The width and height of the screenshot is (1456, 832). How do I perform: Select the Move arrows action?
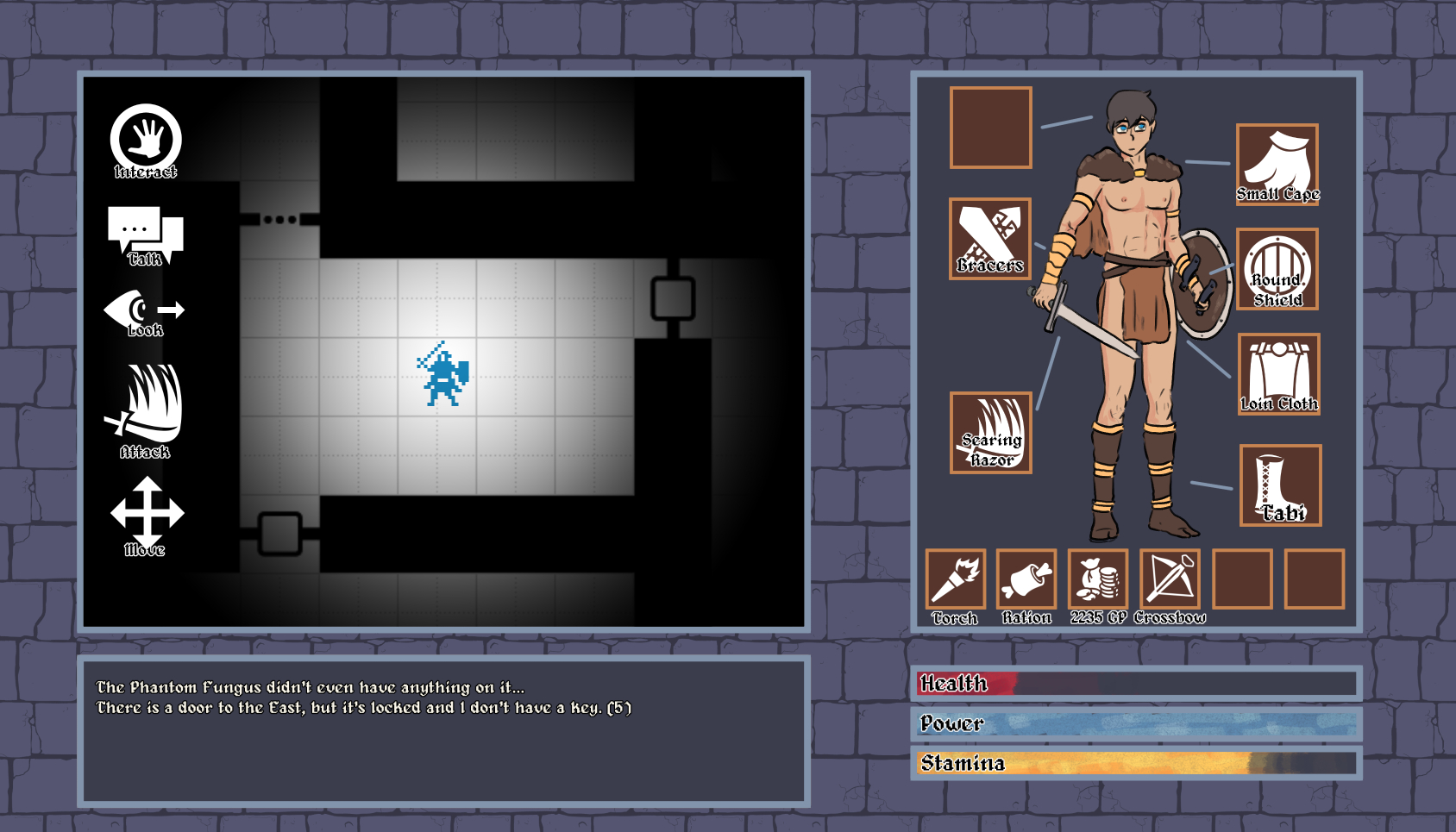[x=147, y=514]
